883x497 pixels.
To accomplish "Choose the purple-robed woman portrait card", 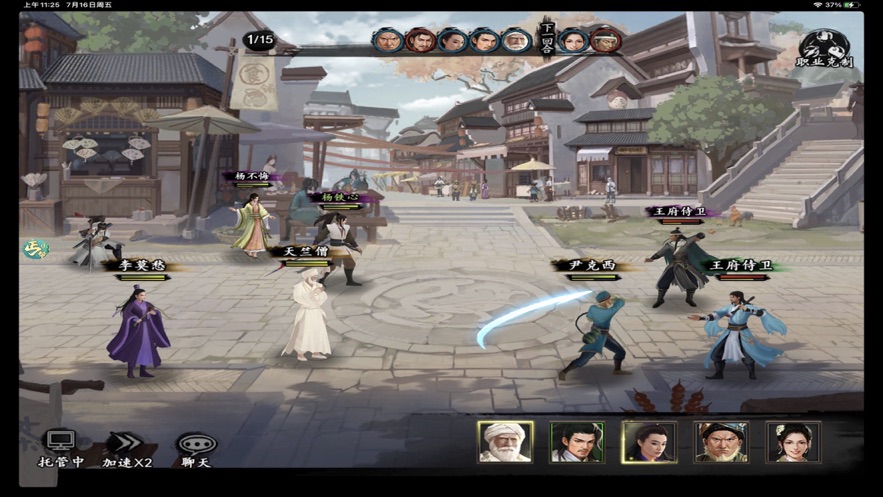I will (x=649, y=442).
